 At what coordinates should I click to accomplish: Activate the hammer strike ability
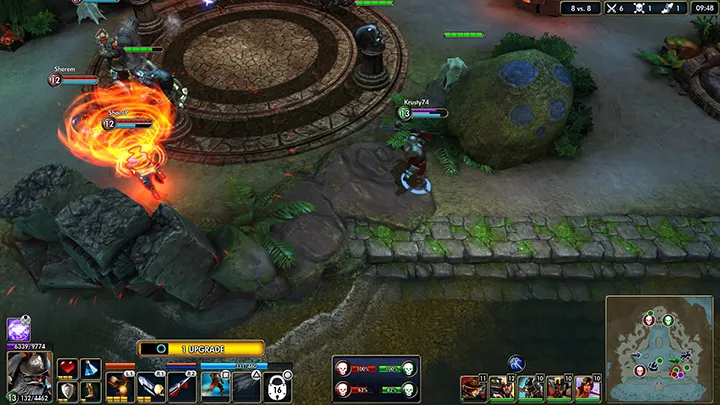[x=120, y=385]
